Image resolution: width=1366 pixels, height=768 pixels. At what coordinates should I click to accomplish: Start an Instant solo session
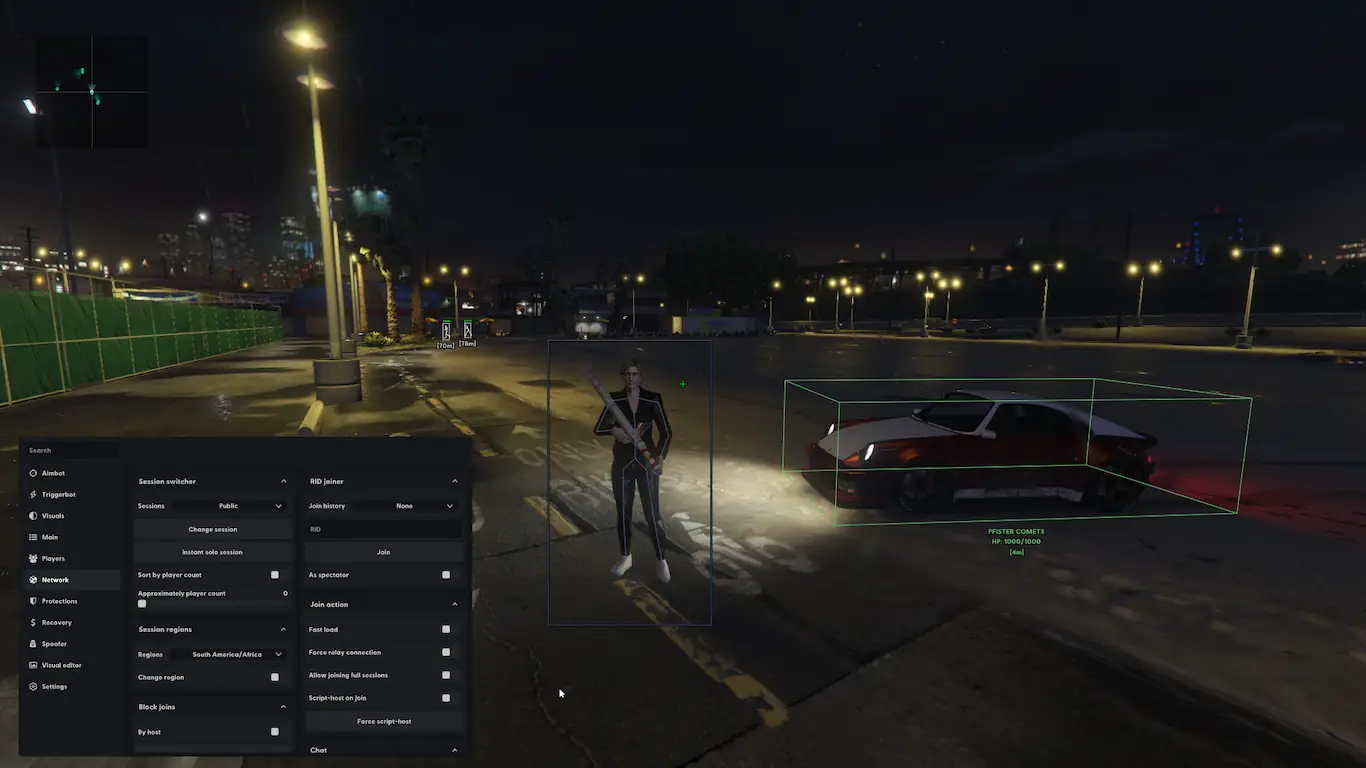[x=213, y=552]
